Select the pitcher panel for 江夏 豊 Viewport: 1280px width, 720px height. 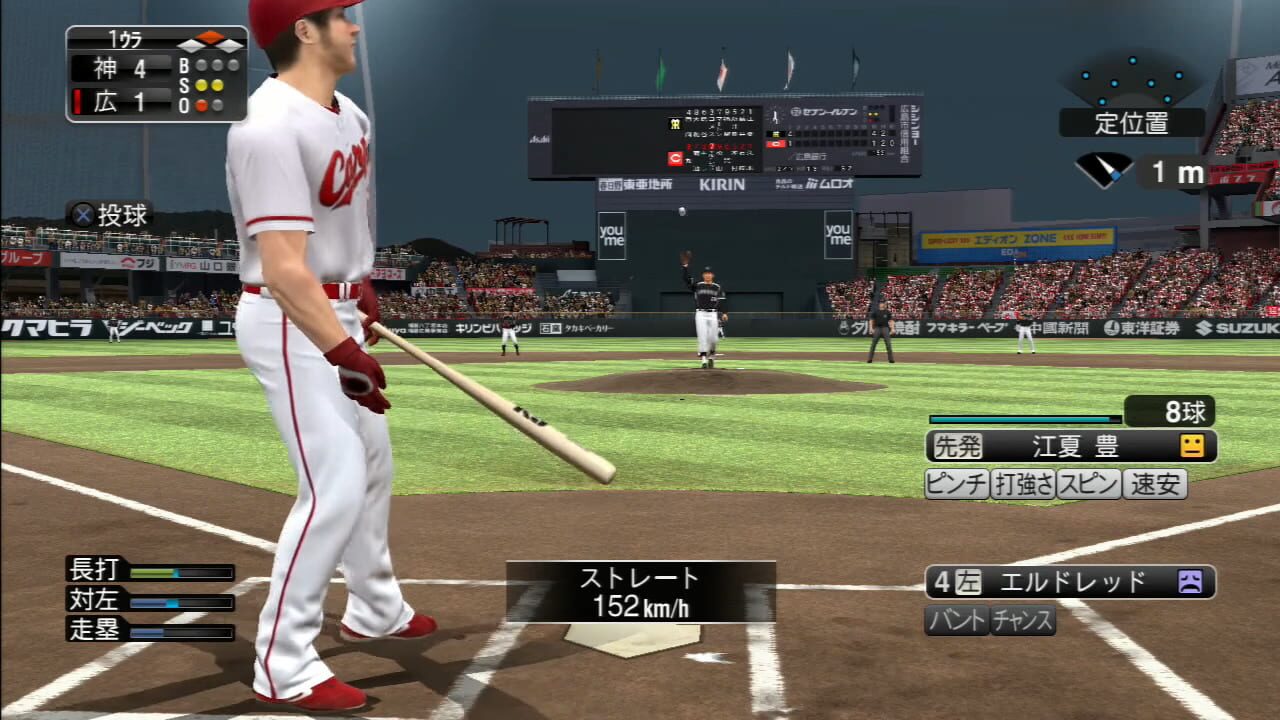(x=1070, y=446)
